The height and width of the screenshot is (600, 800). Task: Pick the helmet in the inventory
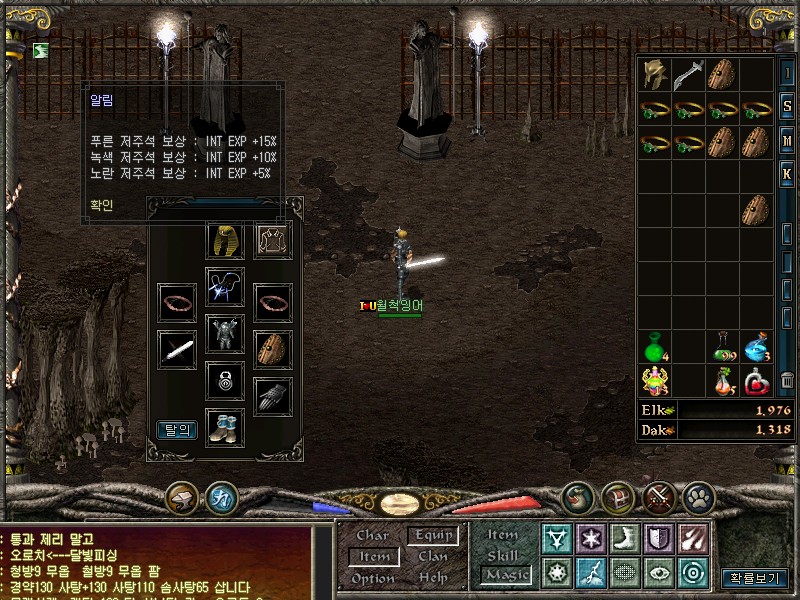[x=655, y=75]
